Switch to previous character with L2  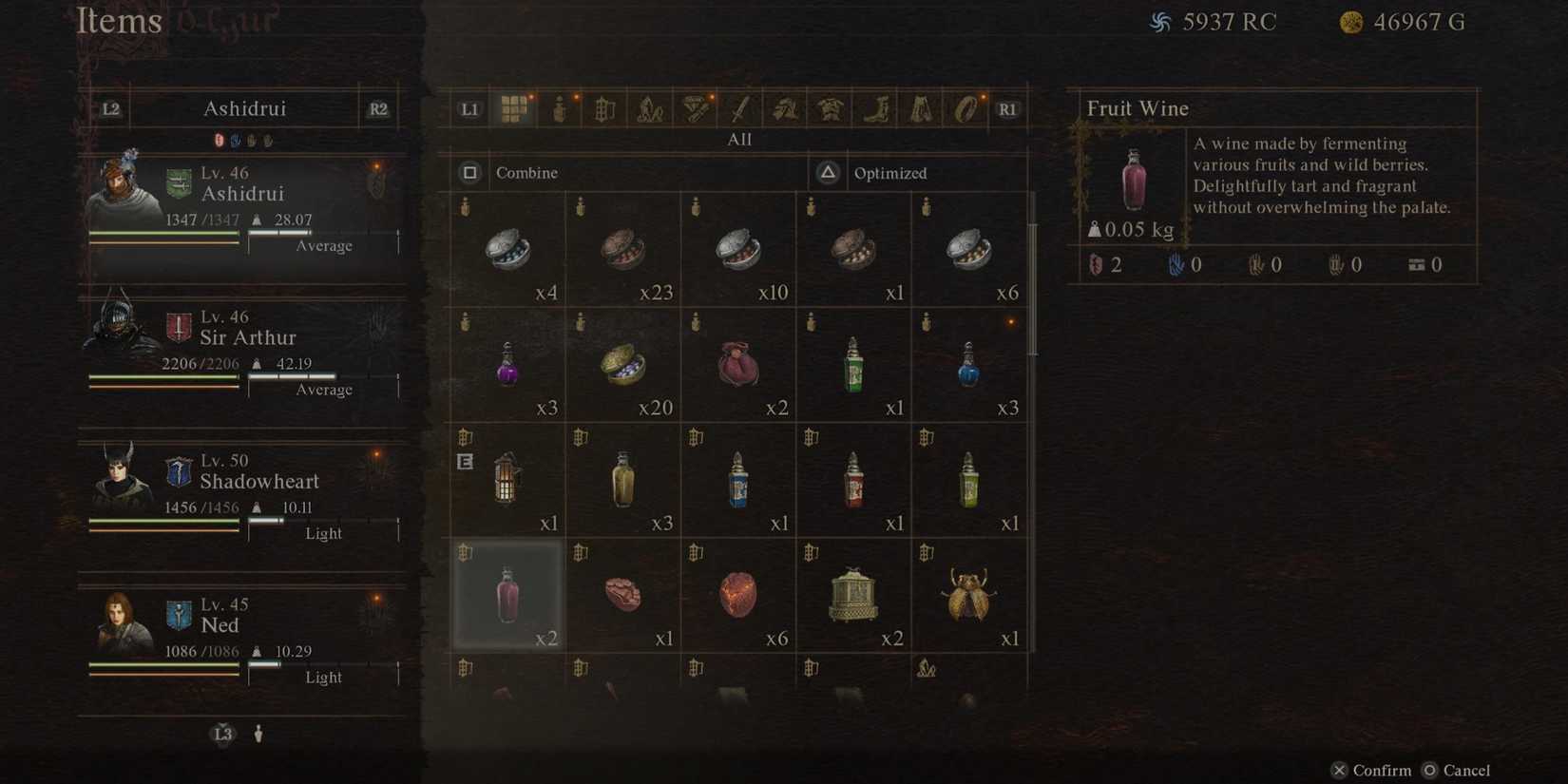point(110,108)
